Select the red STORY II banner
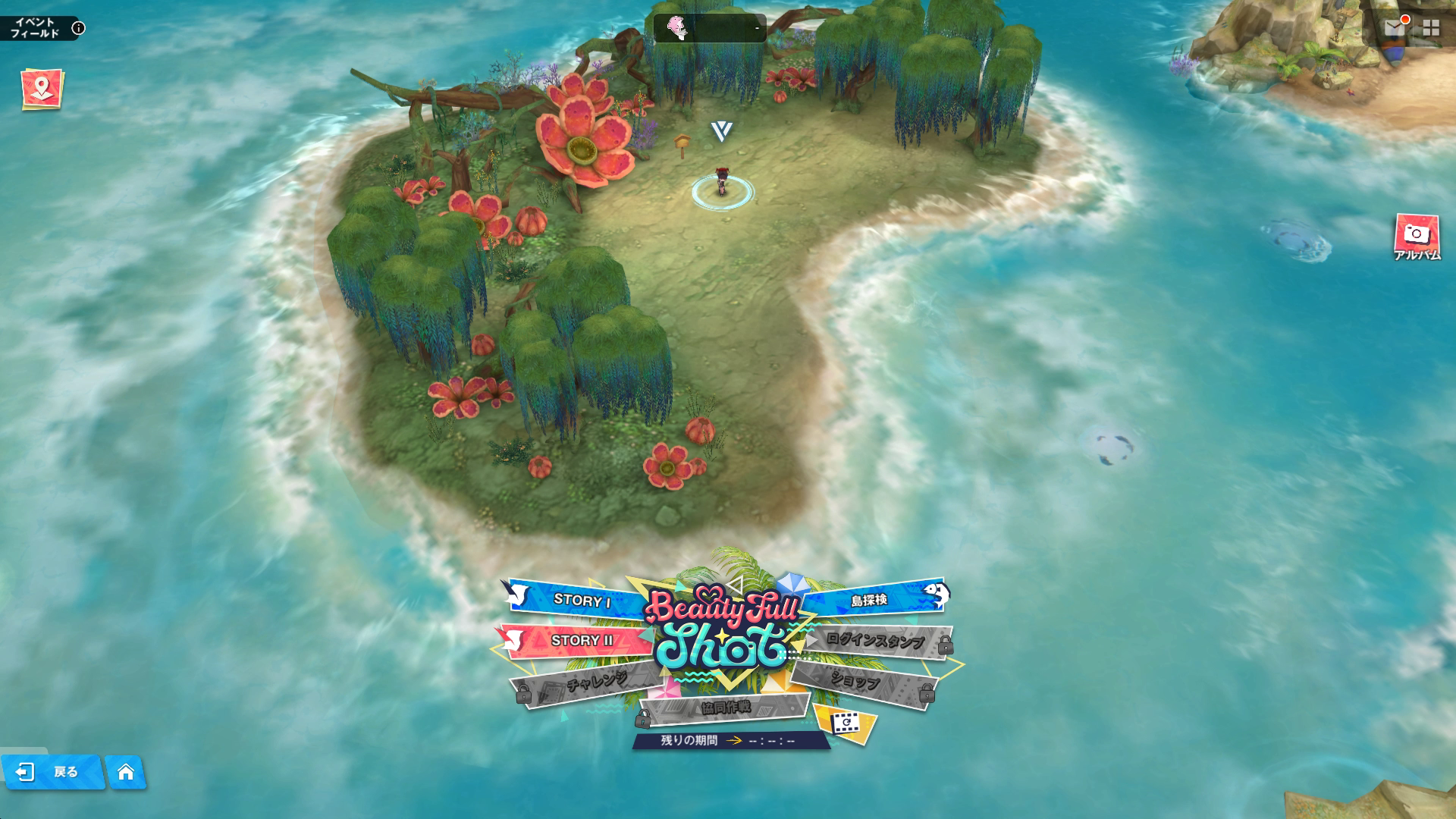 tap(581, 640)
